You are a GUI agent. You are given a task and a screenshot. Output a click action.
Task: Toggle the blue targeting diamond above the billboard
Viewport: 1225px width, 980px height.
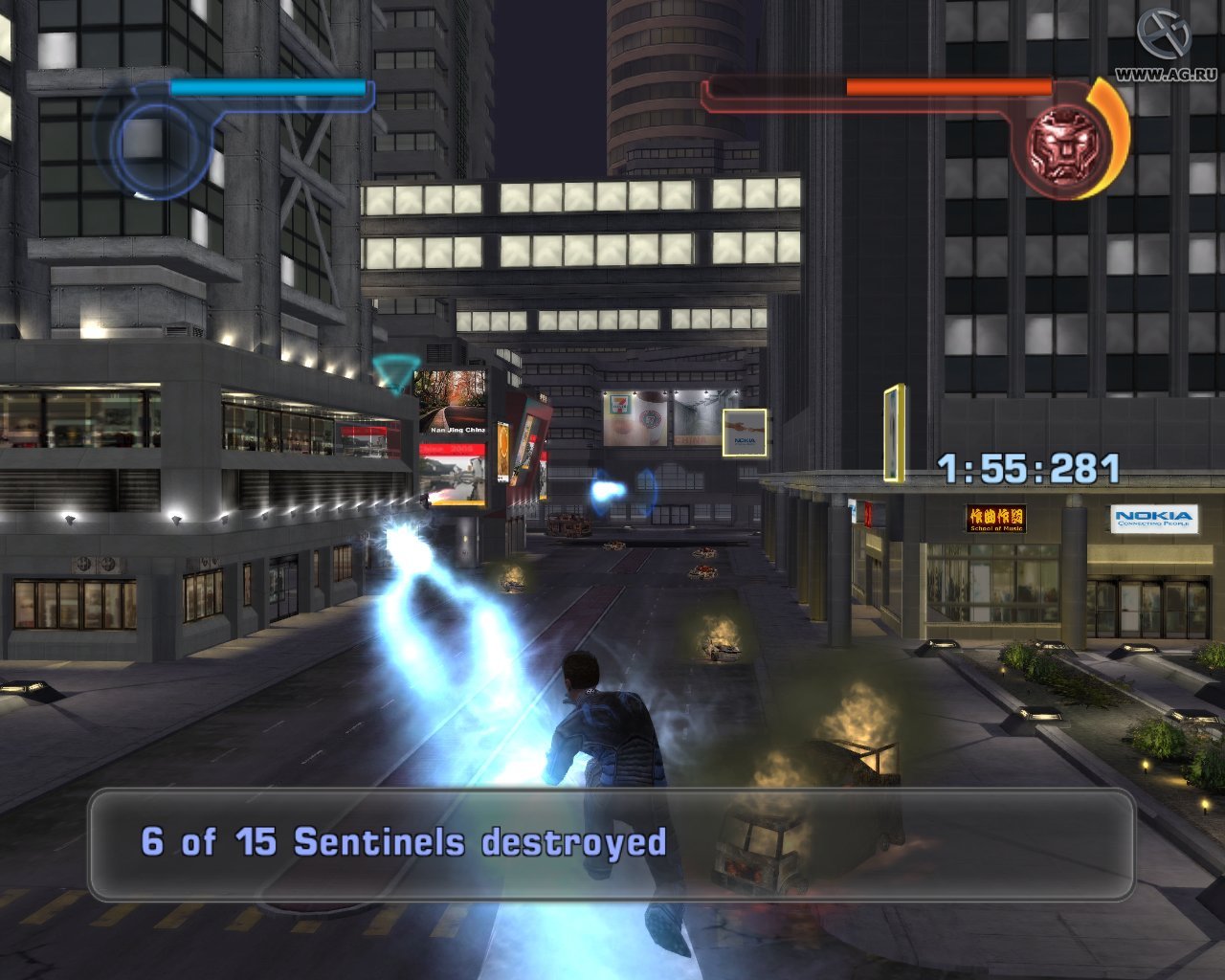393,365
